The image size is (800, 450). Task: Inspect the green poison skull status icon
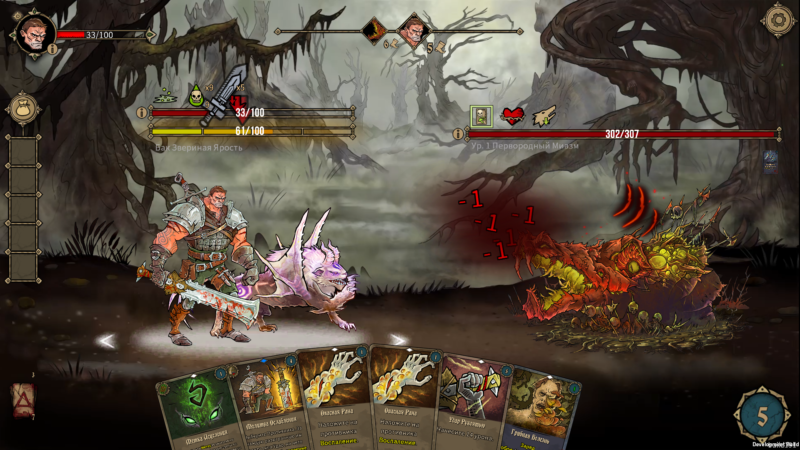coord(196,93)
